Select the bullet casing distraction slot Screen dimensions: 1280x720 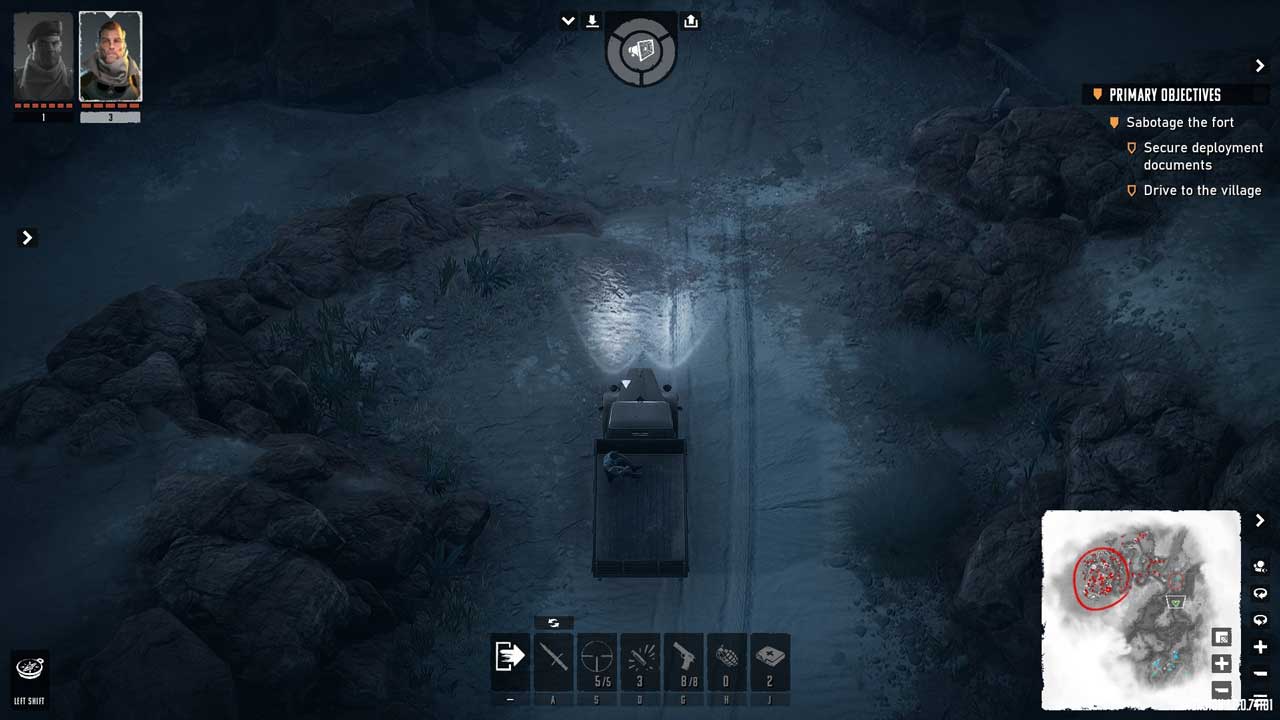point(640,660)
